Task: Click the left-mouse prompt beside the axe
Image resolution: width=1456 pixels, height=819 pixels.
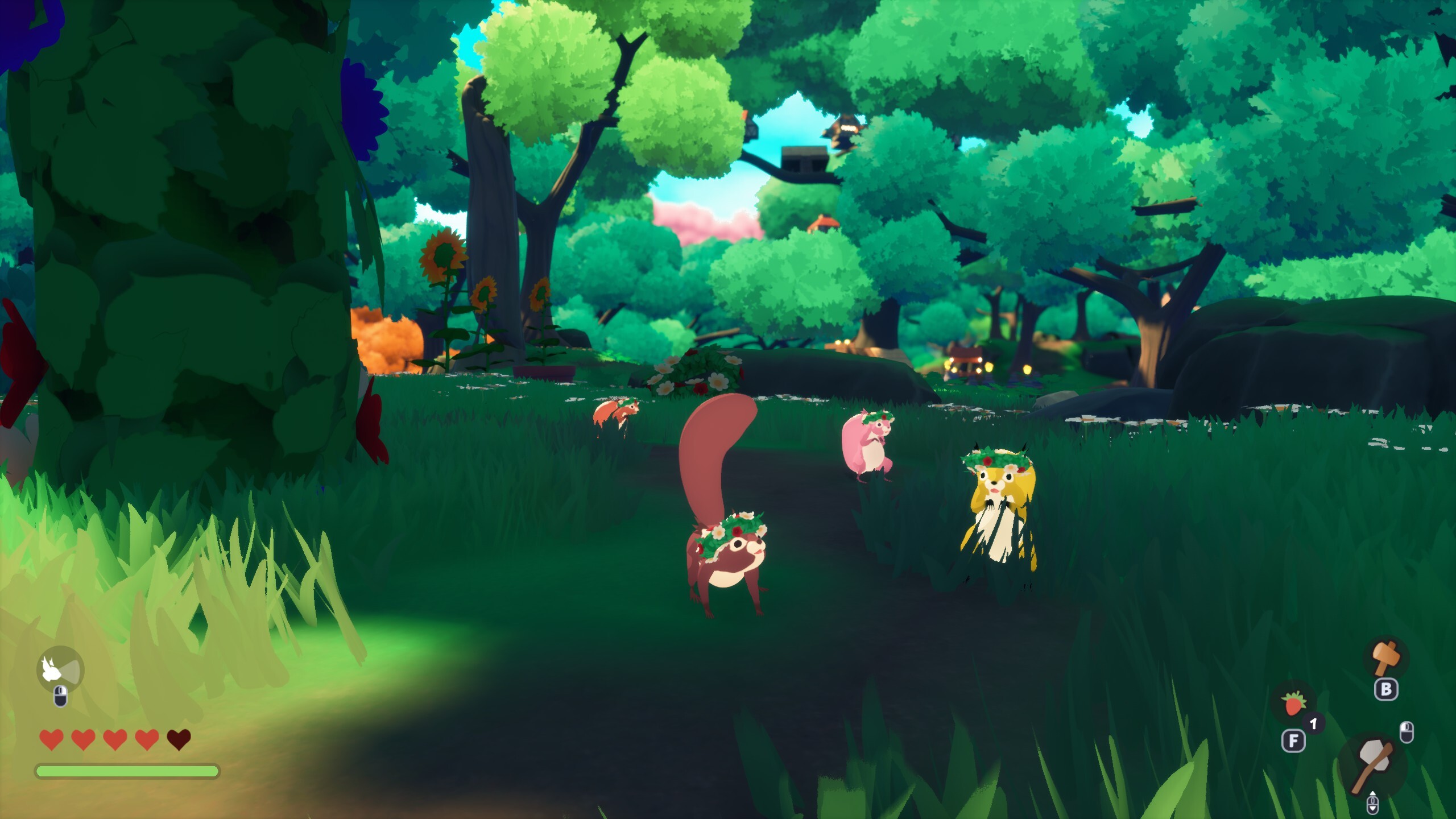Action: click(1406, 733)
